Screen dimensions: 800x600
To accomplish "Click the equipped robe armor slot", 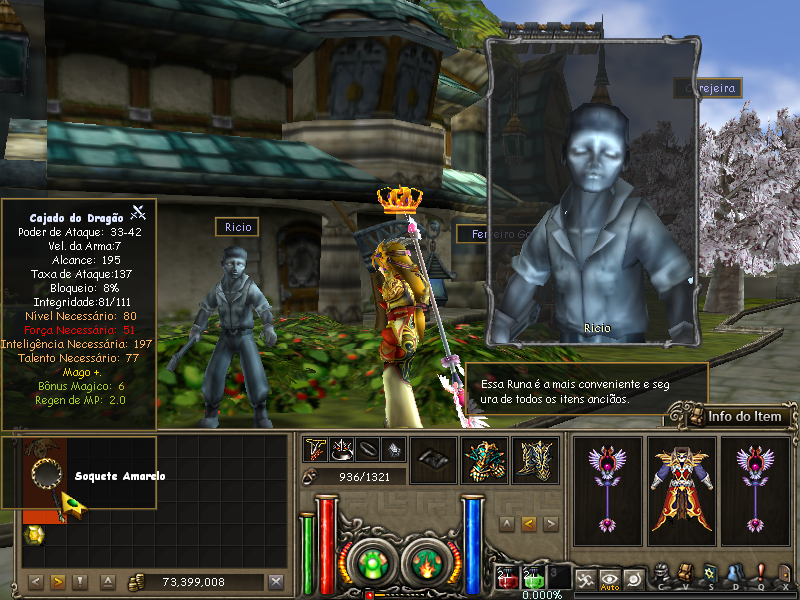I will coord(681,491).
